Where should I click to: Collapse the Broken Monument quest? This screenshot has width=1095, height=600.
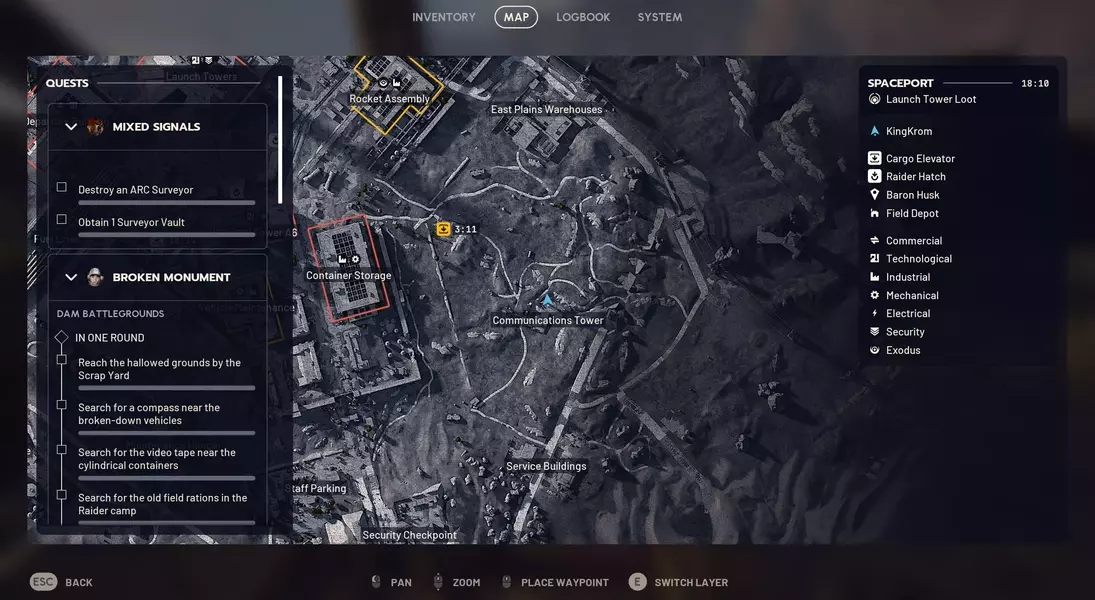coord(71,277)
